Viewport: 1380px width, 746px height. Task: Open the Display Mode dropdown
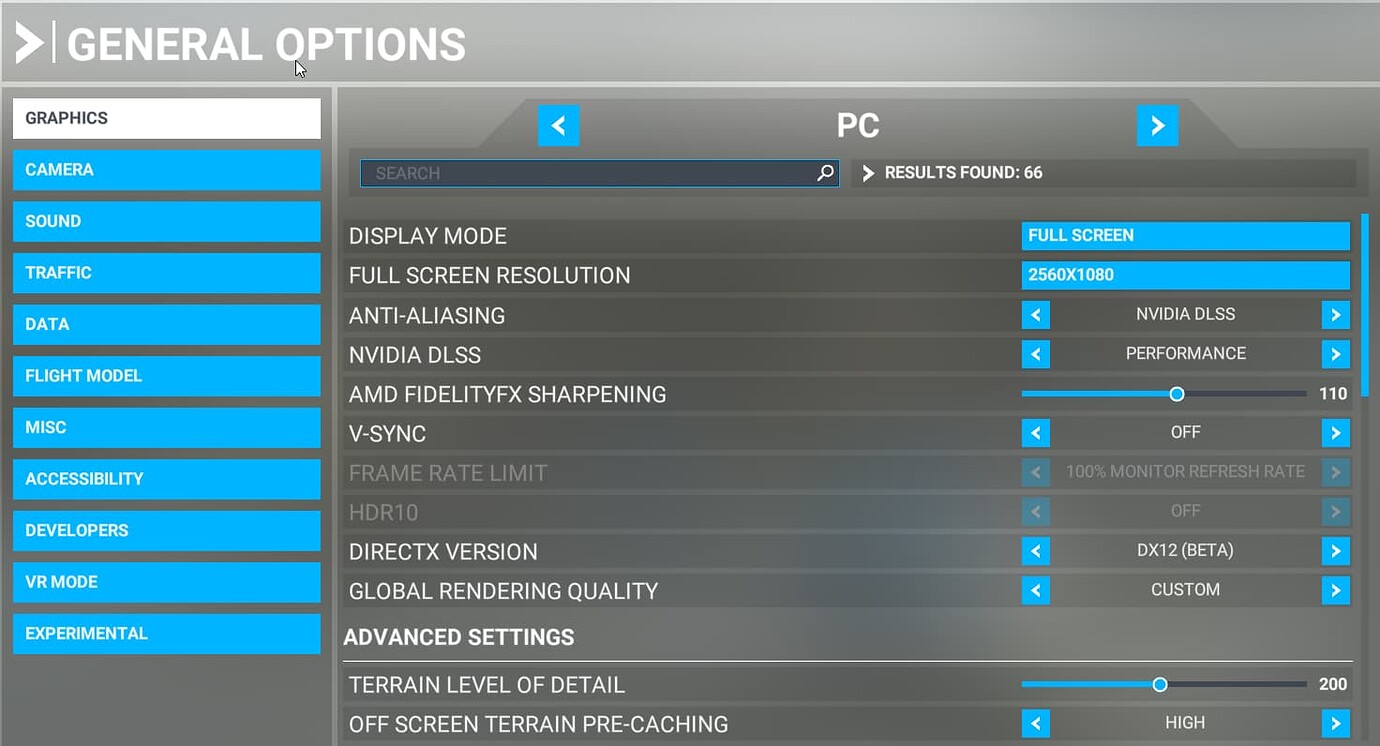coord(1185,235)
